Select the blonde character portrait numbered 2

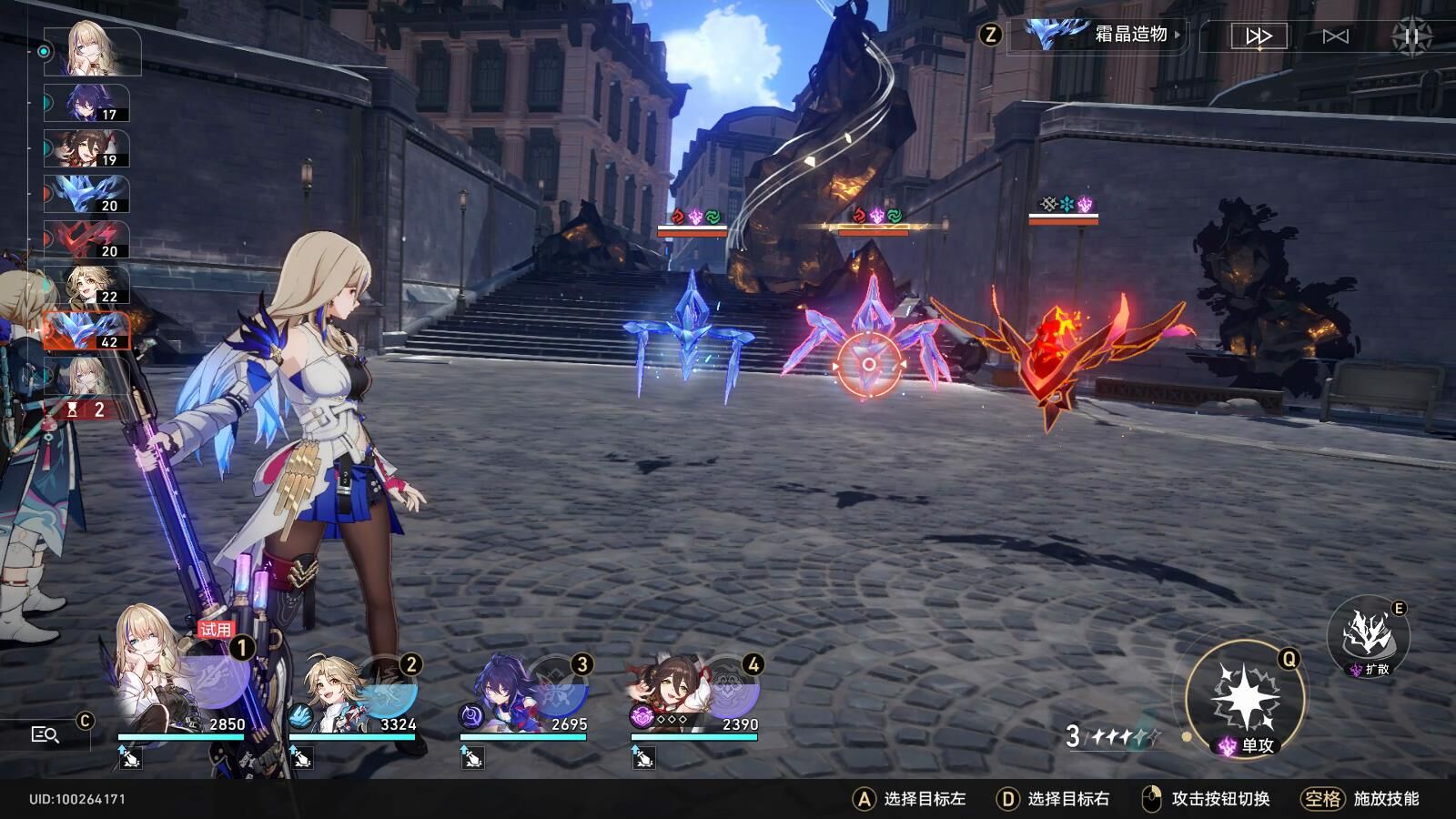tap(353, 693)
